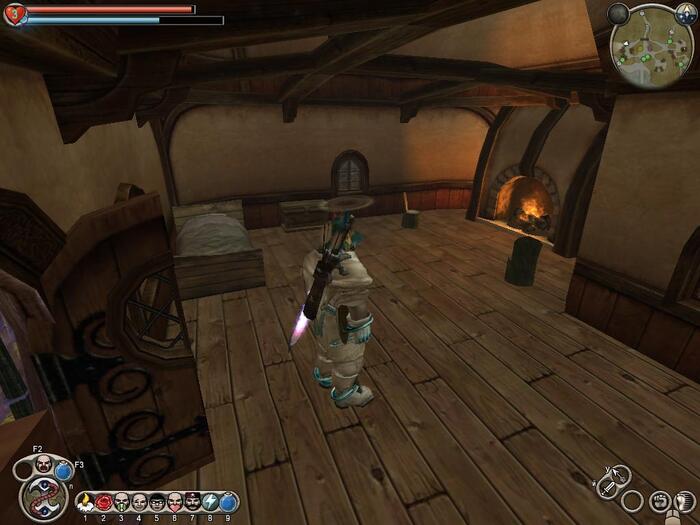The image size is (700, 525).
Task: Select the candle flame hotbar slot
Action: click(85, 502)
